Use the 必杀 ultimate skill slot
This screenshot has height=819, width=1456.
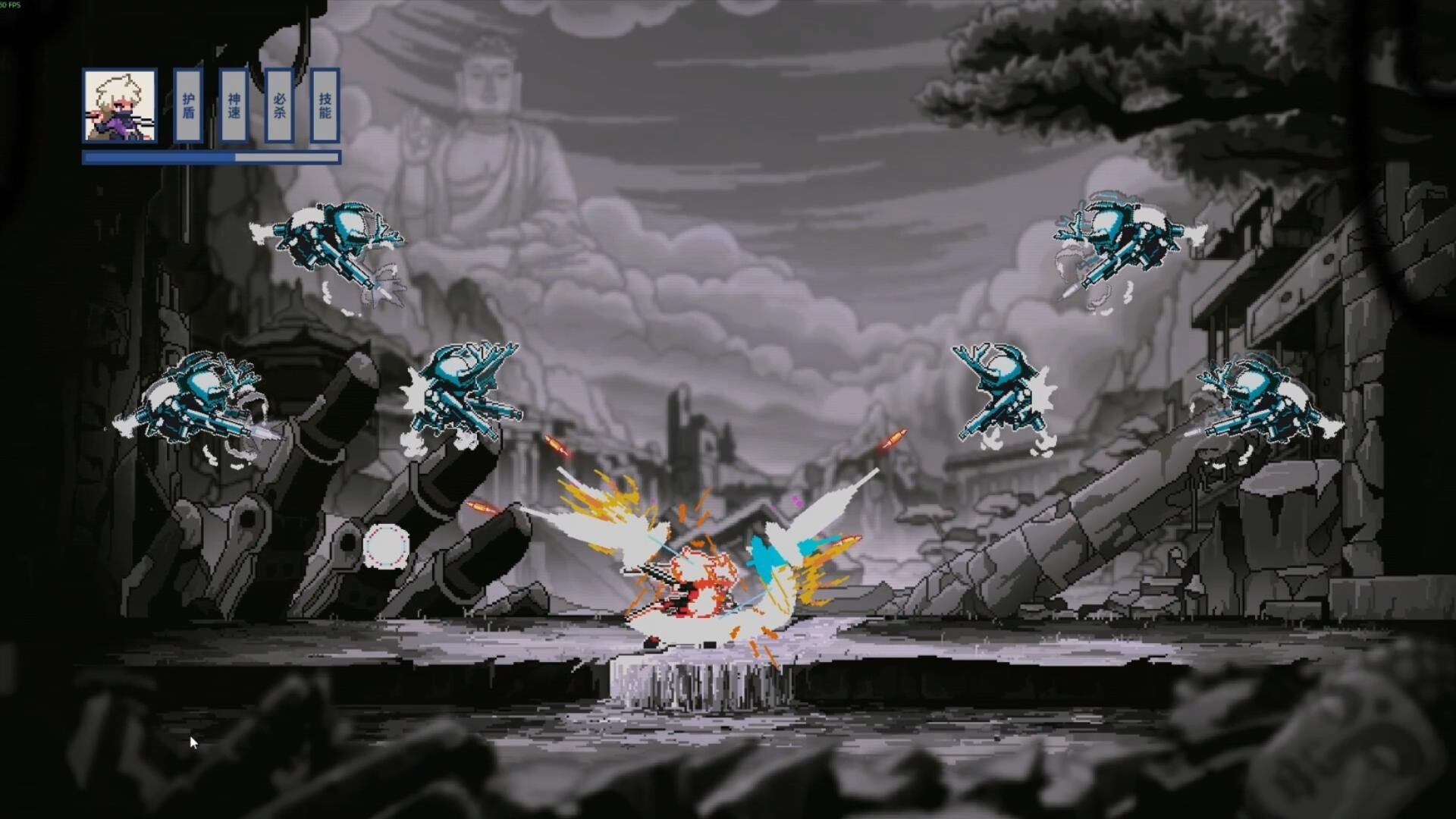coord(278,106)
